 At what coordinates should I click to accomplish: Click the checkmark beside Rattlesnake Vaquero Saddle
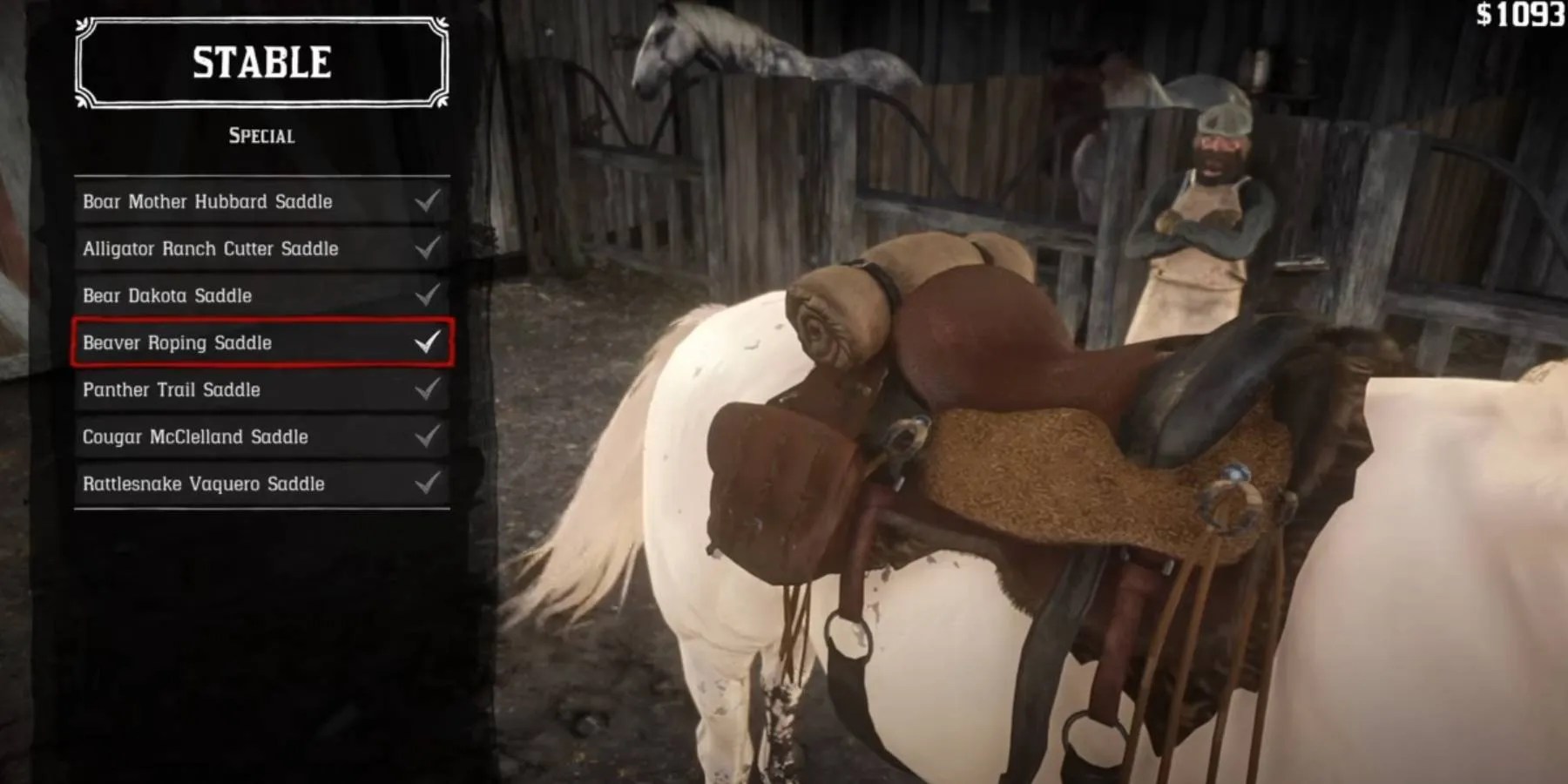[426, 484]
